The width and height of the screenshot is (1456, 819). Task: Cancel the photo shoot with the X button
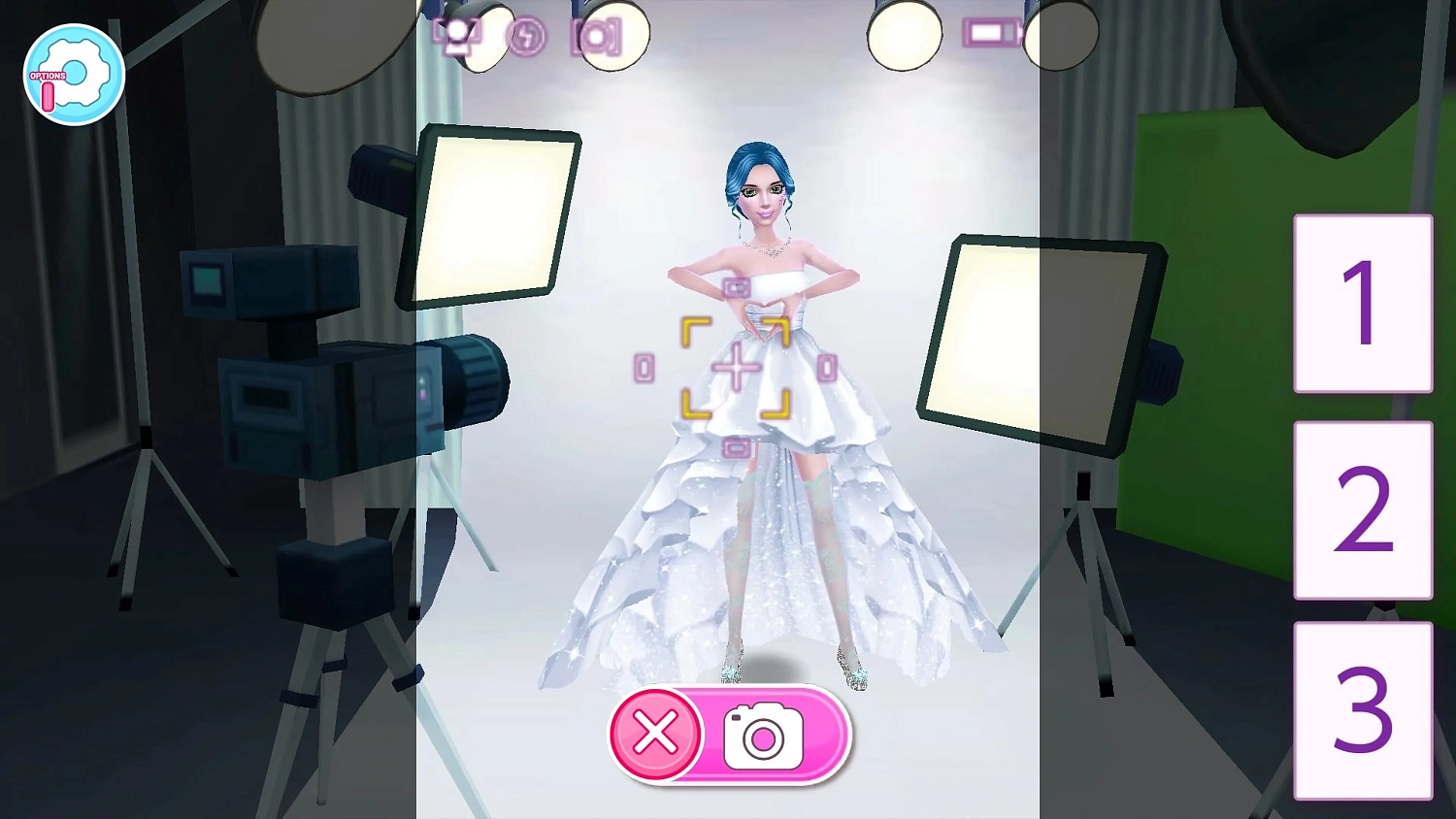coord(654,736)
